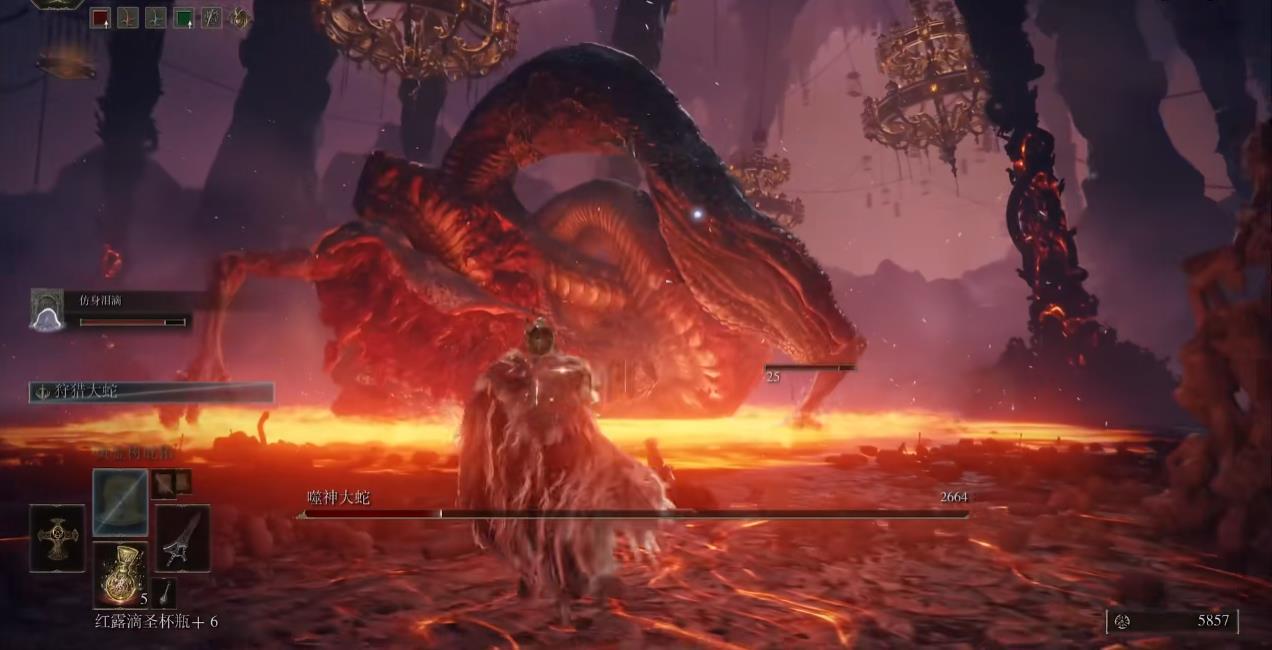Select the green buff status icon
Screen dimensions: 1272x650
click(184, 17)
